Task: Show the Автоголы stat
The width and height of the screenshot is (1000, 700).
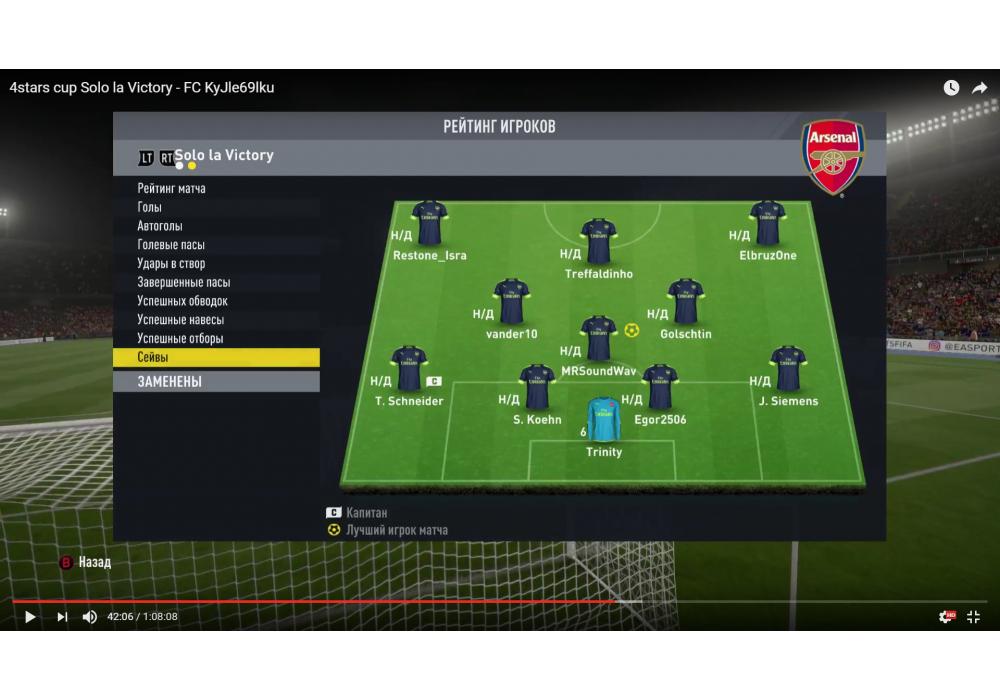Action: pyautogui.click(x=160, y=226)
